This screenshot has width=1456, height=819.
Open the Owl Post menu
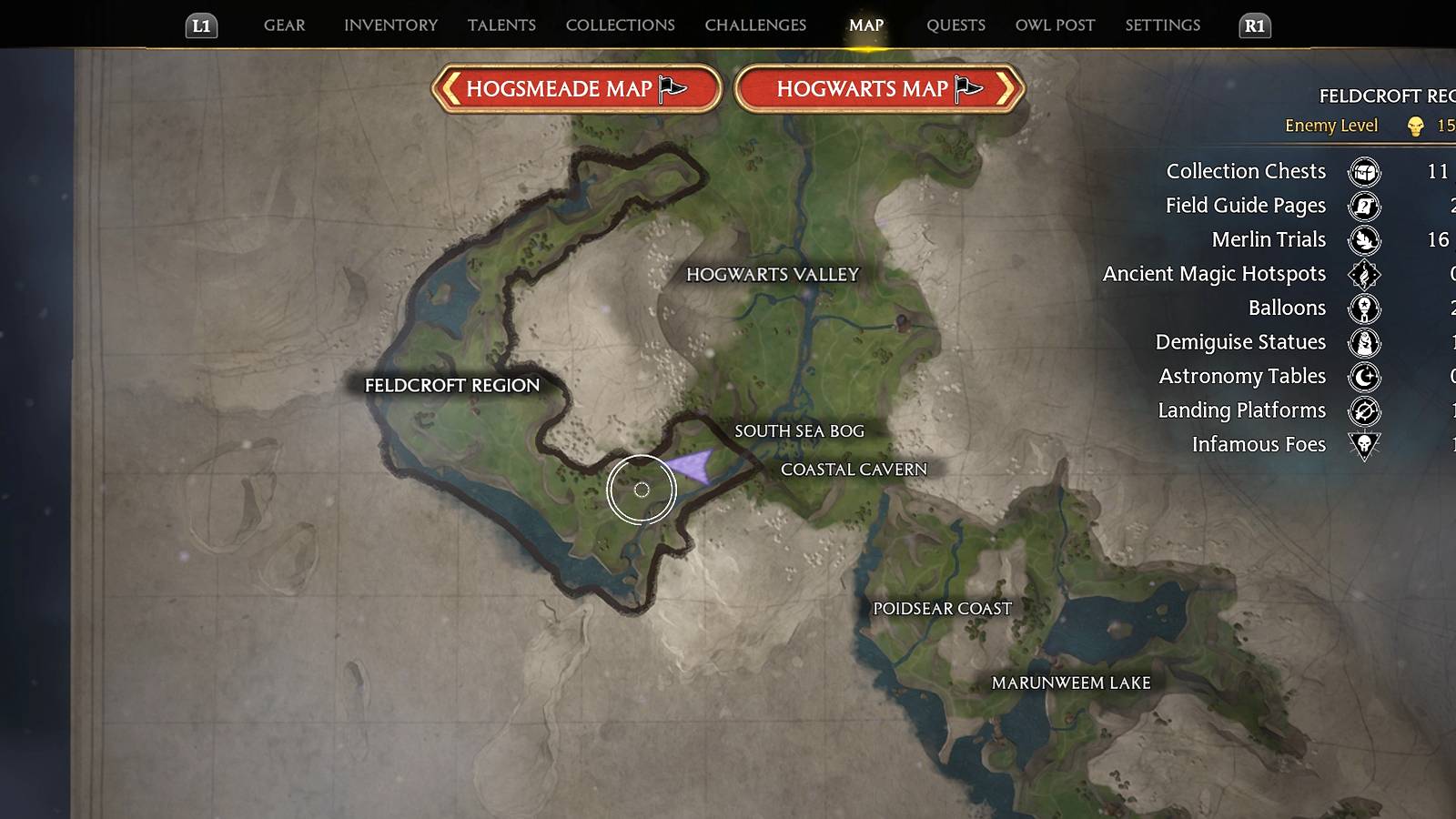click(x=1054, y=25)
